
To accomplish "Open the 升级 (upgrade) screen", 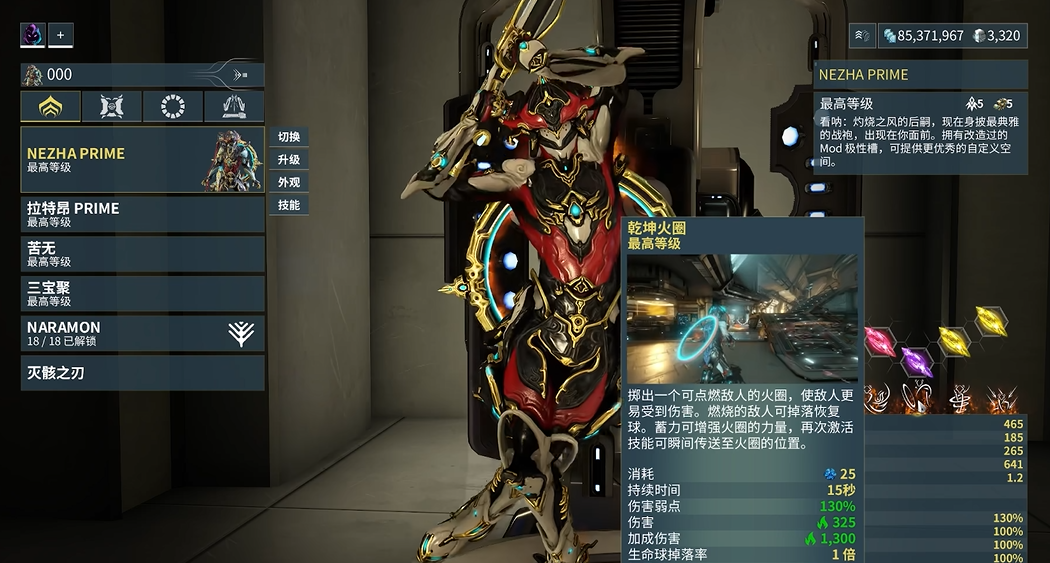I will [x=289, y=160].
